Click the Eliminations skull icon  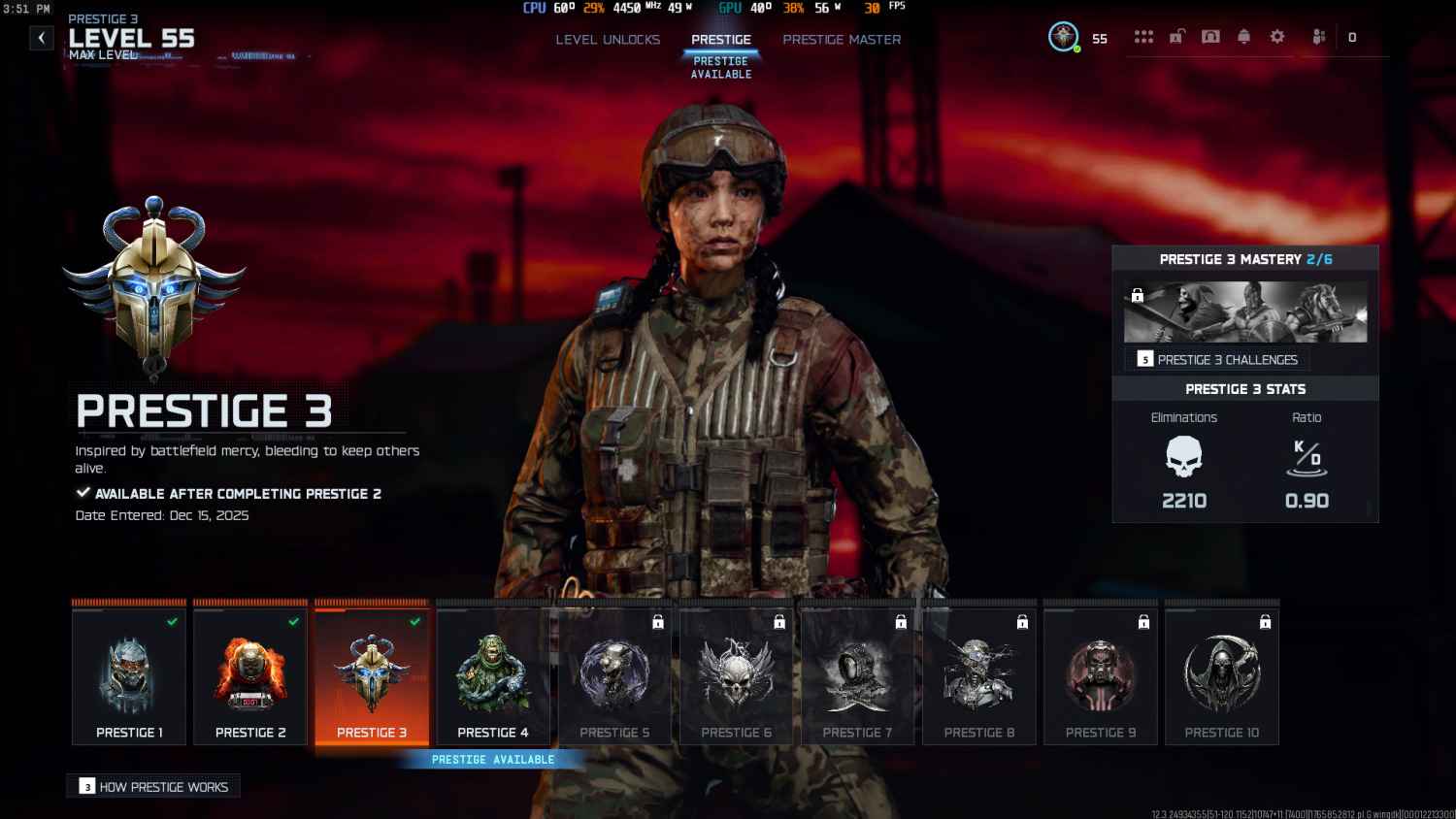point(1184,456)
